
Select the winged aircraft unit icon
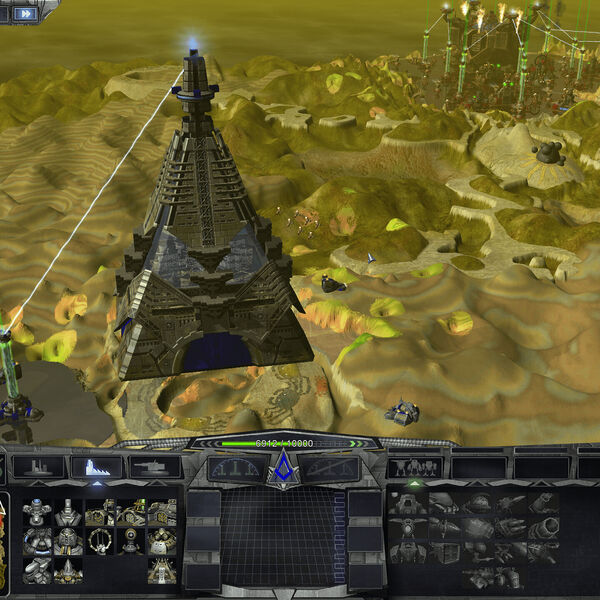(x=409, y=527)
